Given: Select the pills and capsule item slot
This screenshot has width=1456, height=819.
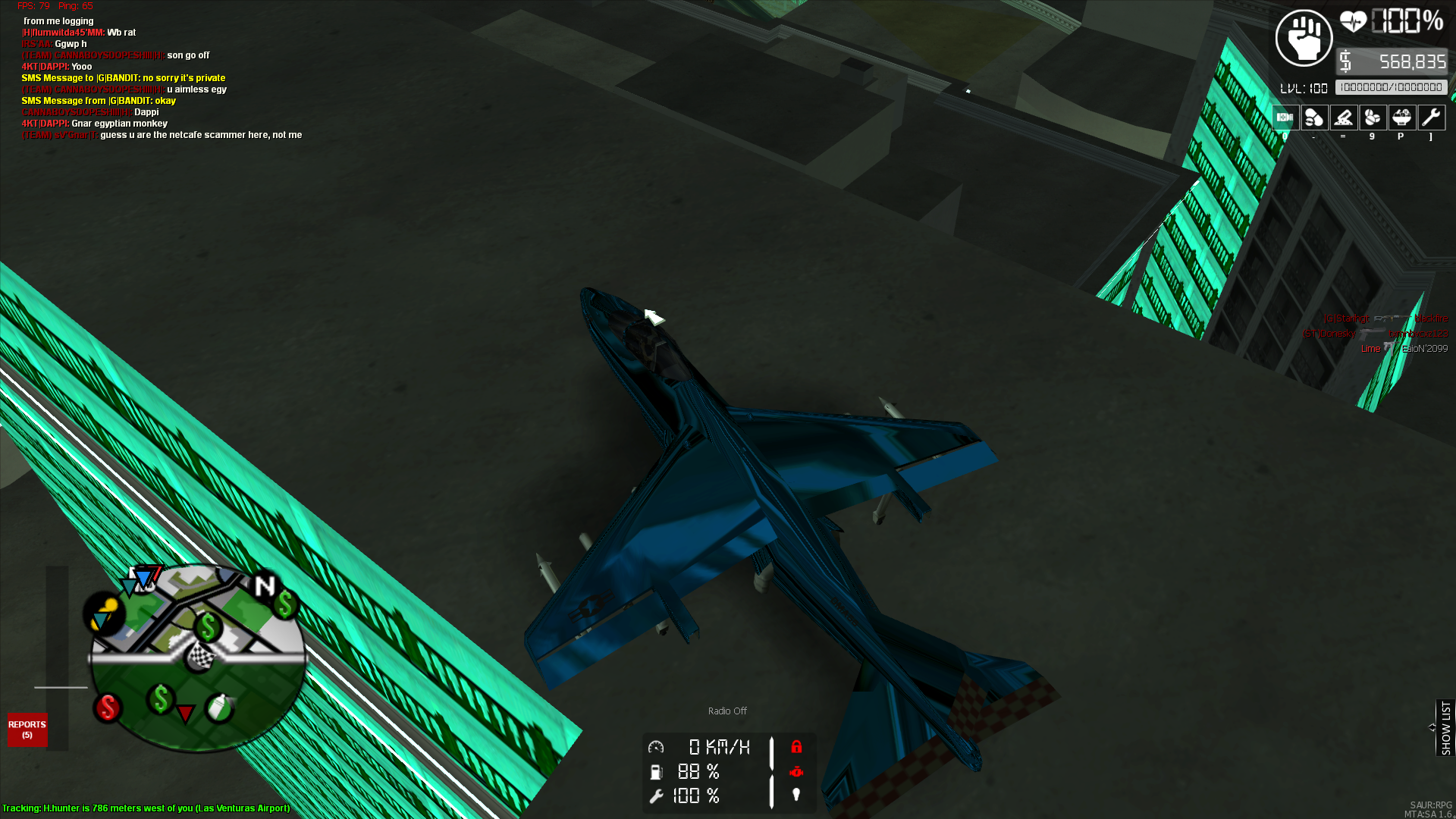Looking at the screenshot, I should 1314,118.
